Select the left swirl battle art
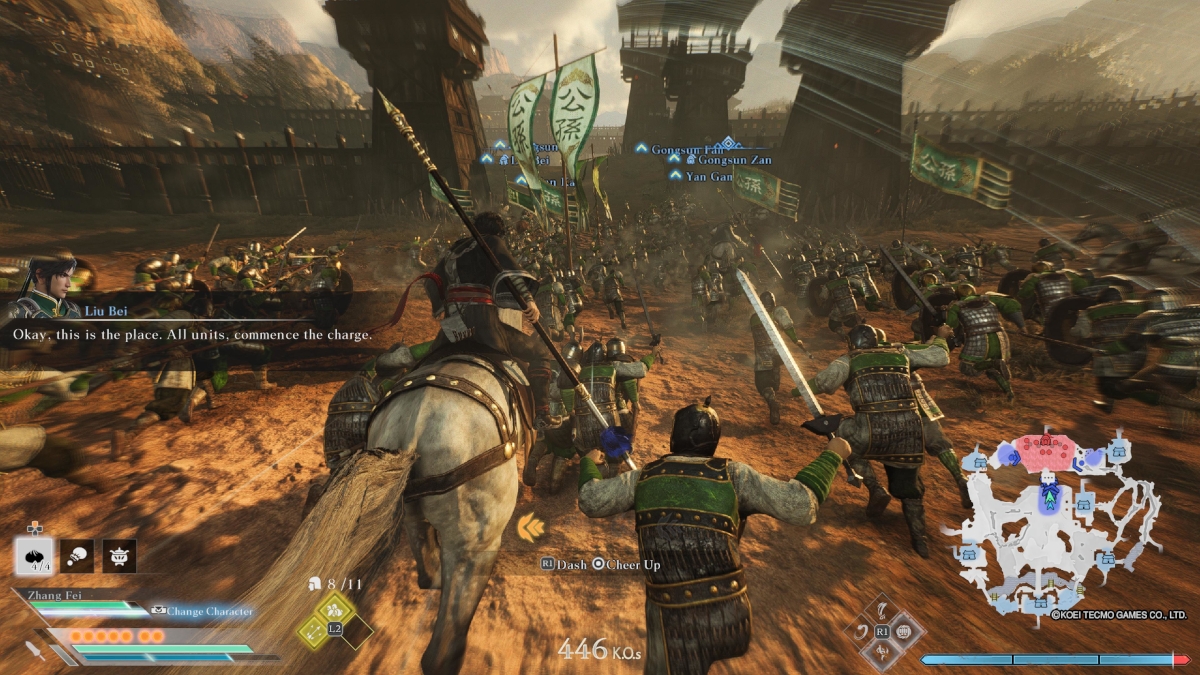This screenshot has width=1200, height=675. tap(860, 632)
